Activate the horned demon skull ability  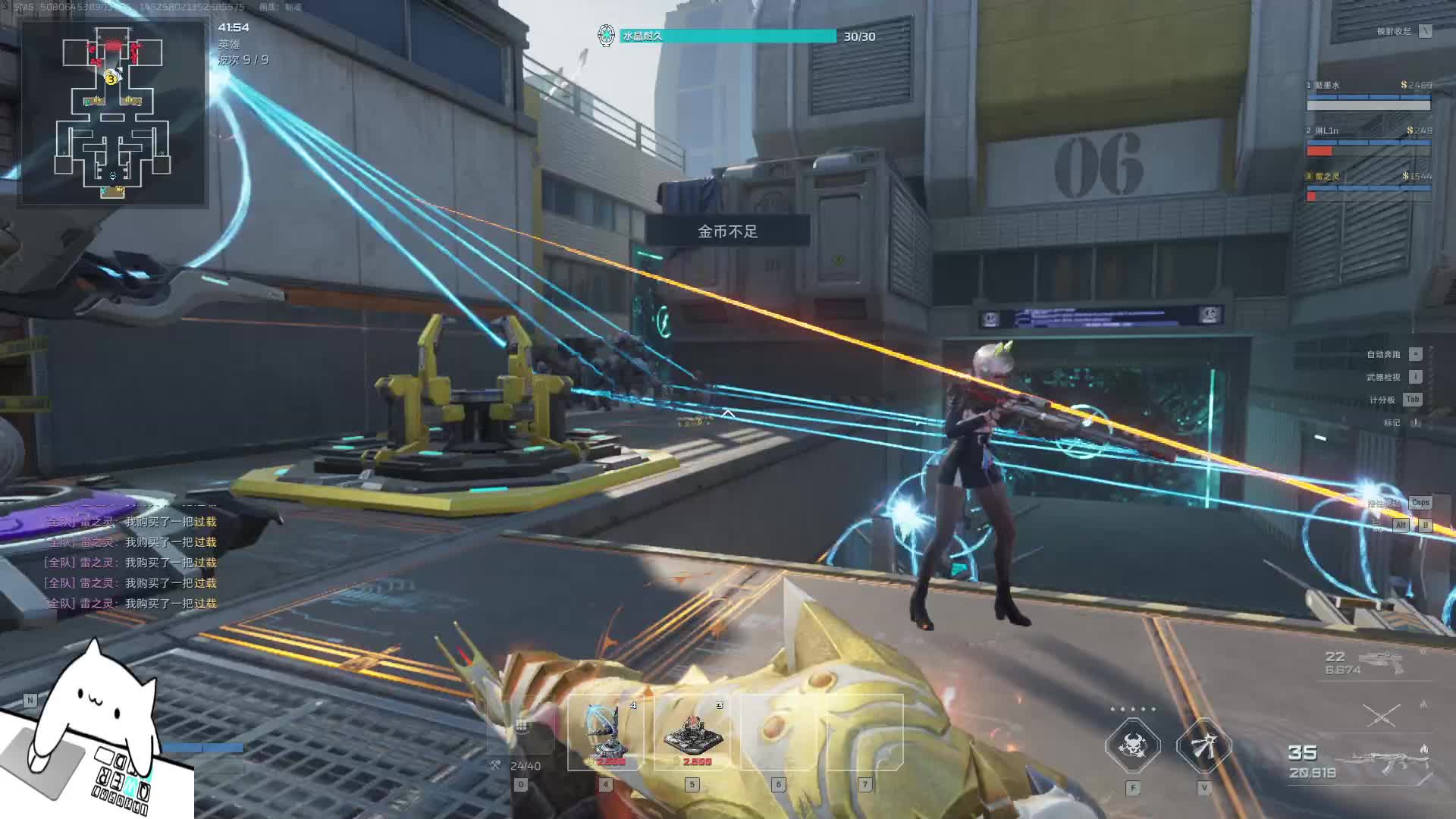coord(1132,746)
